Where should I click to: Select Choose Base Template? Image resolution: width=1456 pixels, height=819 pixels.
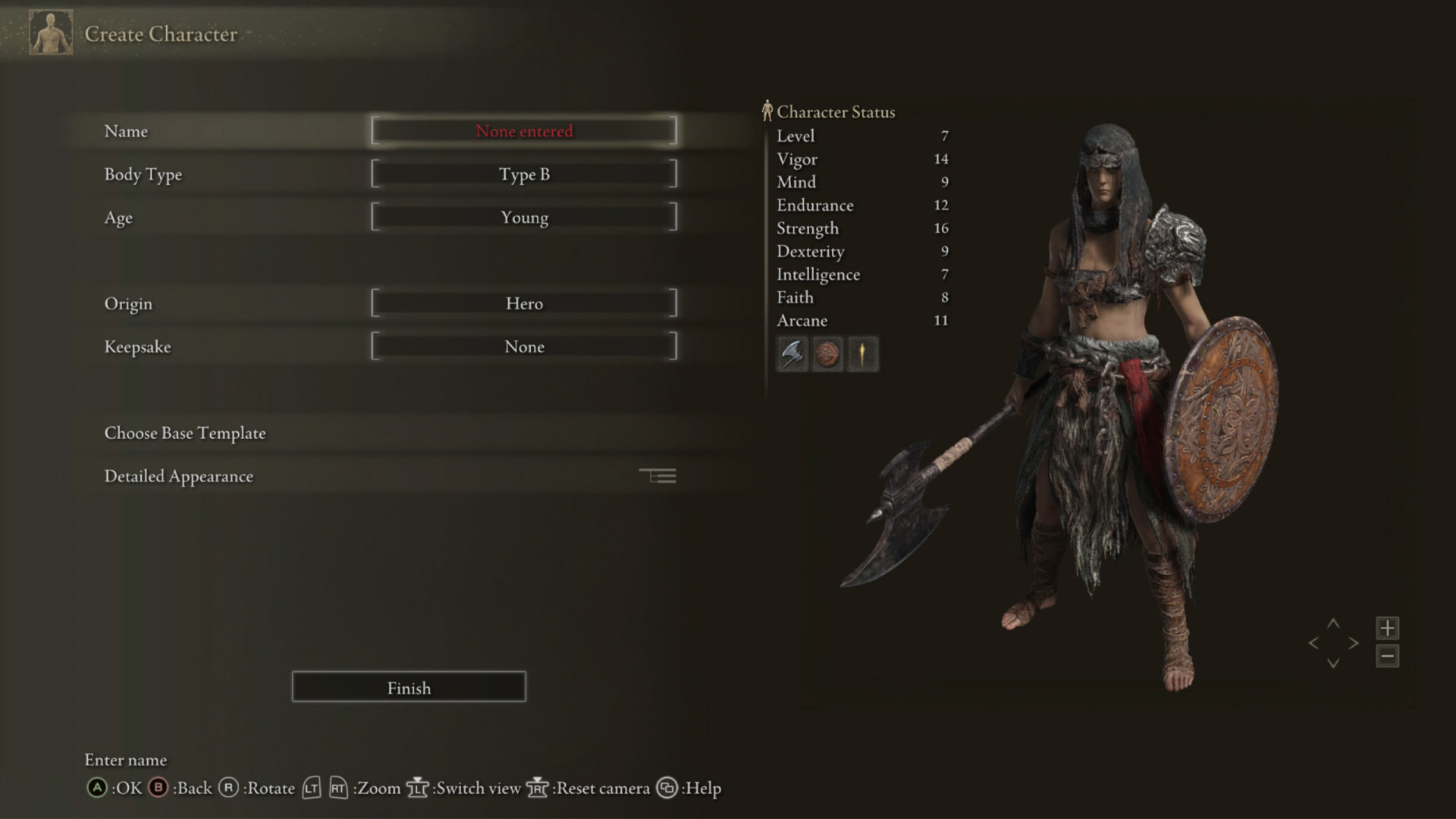click(x=184, y=433)
